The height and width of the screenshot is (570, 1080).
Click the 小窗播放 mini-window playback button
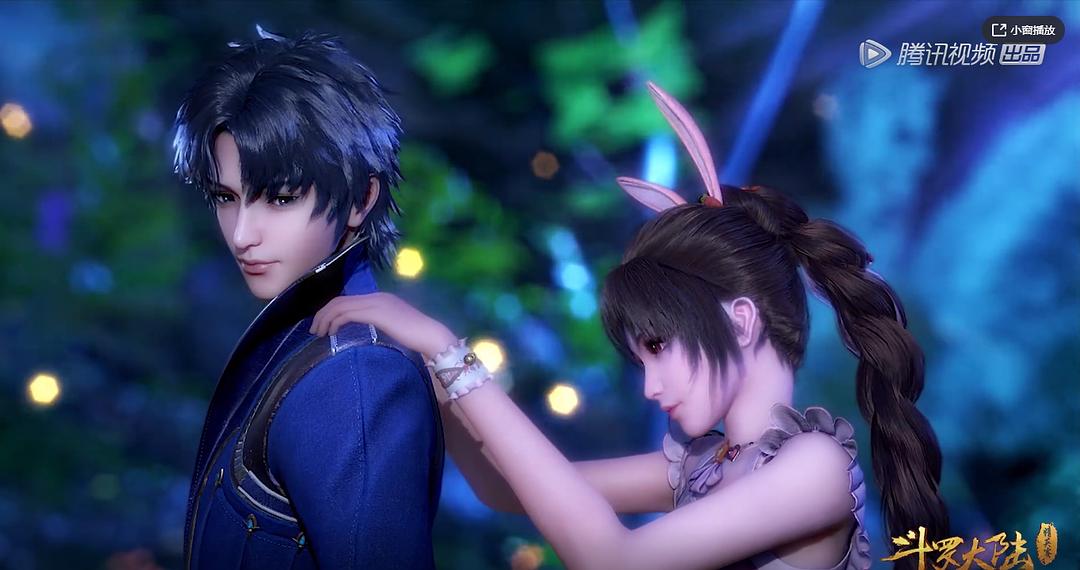click(x=1021, y=30)
